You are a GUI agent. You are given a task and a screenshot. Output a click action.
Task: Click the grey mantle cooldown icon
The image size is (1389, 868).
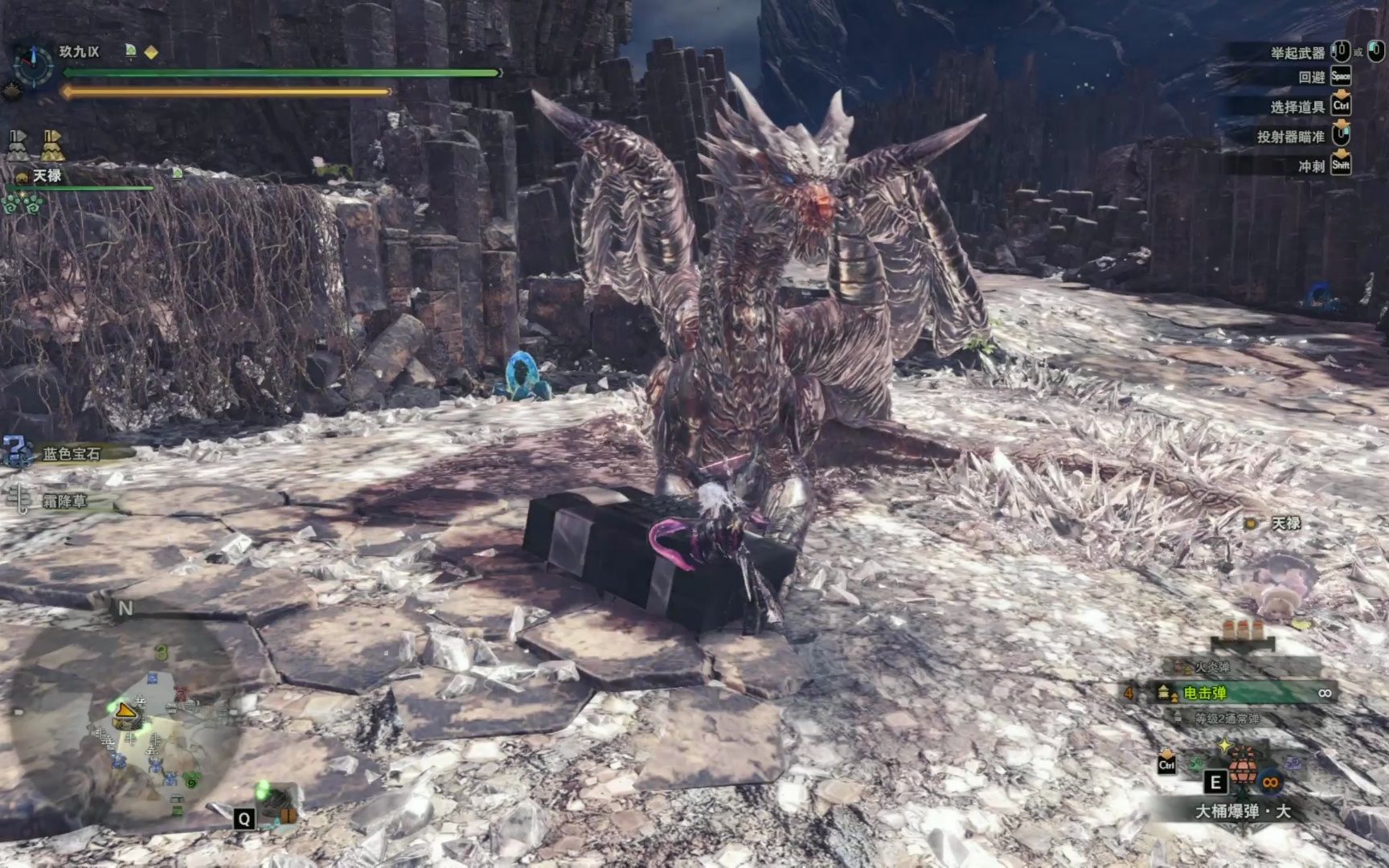click(18, 145)
